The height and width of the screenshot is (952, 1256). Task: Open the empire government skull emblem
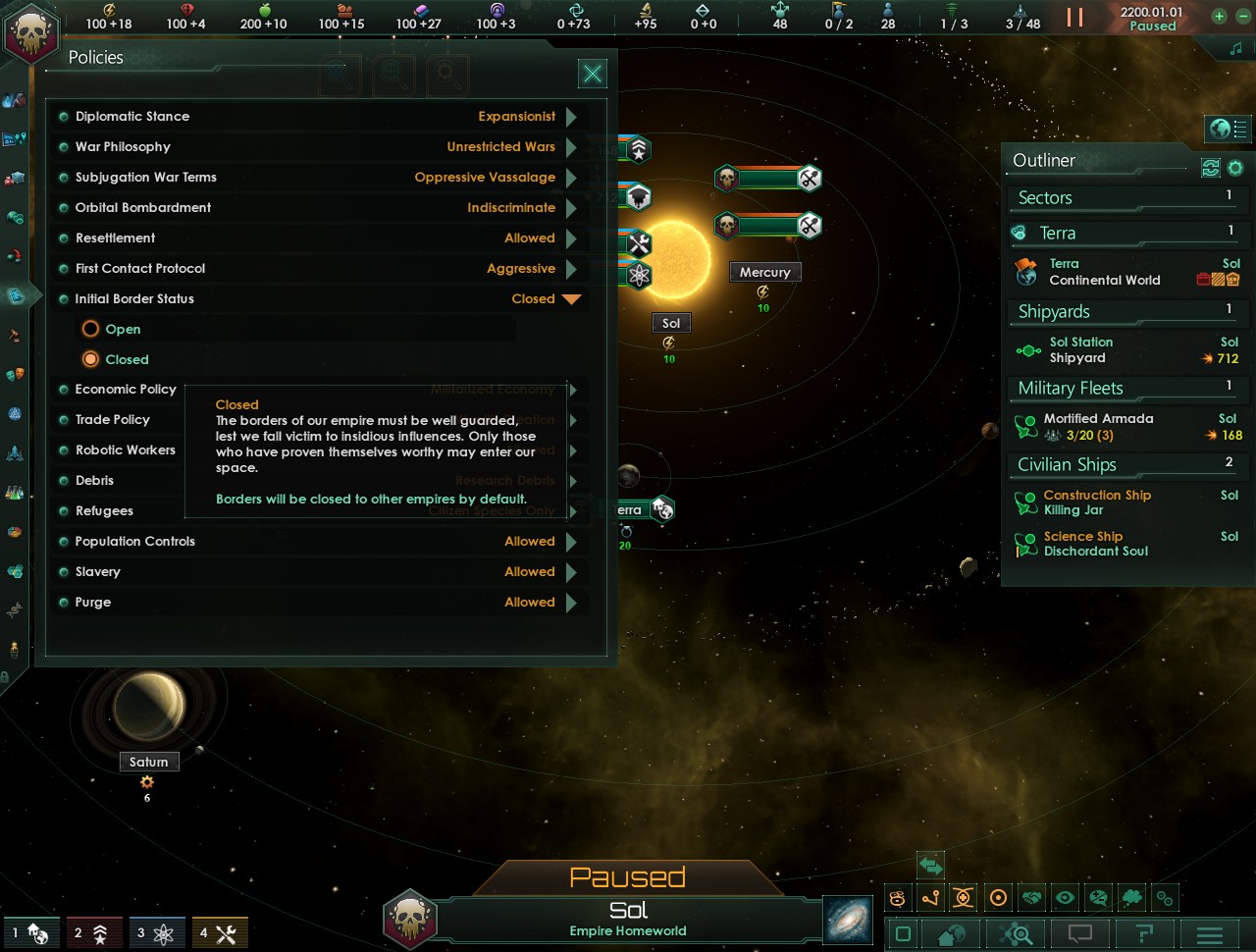(x=31, y=34)
